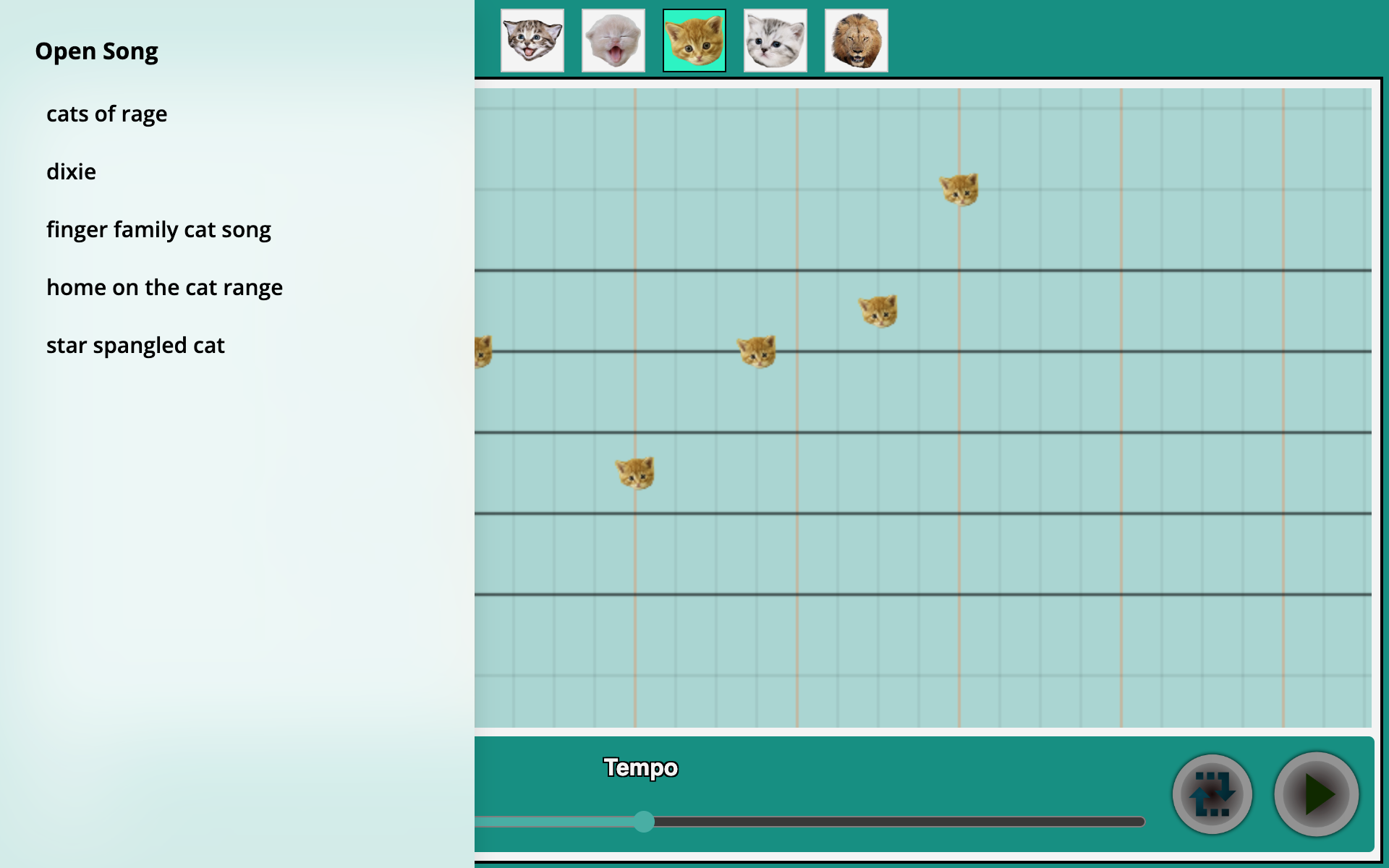
Task: Open "home on the cat range"
Action: pyautogui.click(x=164, y=287)
